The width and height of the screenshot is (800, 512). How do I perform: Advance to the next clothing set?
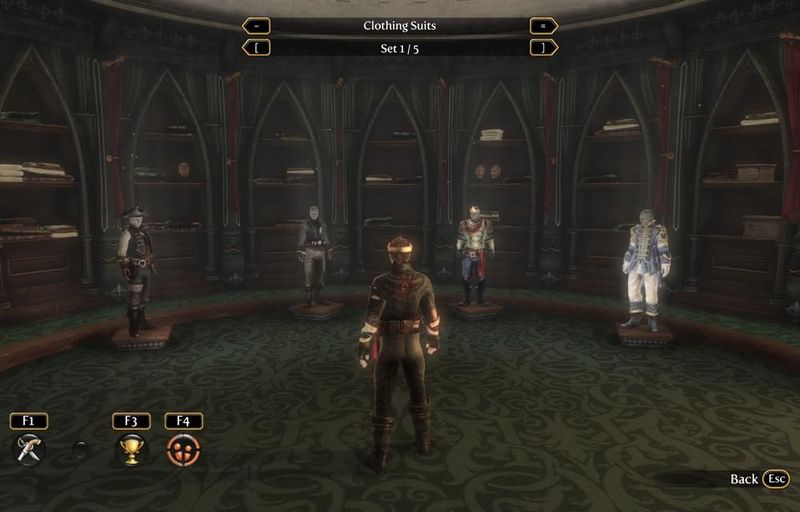click(x=544, y=47)
